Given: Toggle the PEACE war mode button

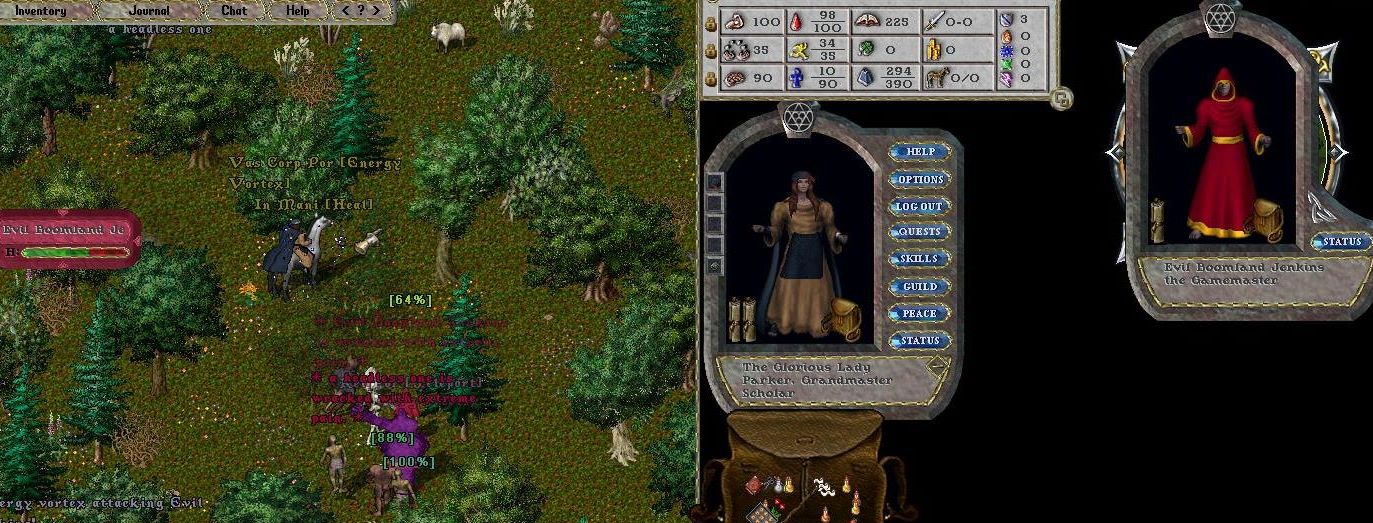Looking at the screenshot, I should pyautogui.click(x=919, y=313).
